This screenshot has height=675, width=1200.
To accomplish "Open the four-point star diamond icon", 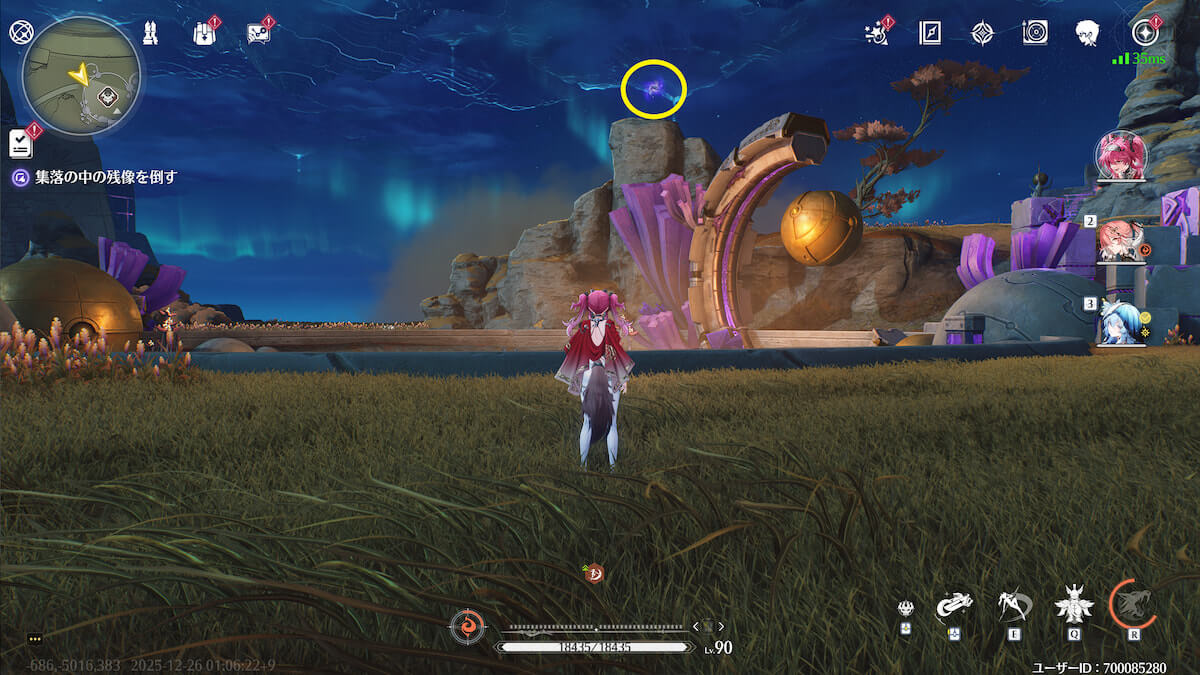I will pyautogui.click(x=982, y=33).
